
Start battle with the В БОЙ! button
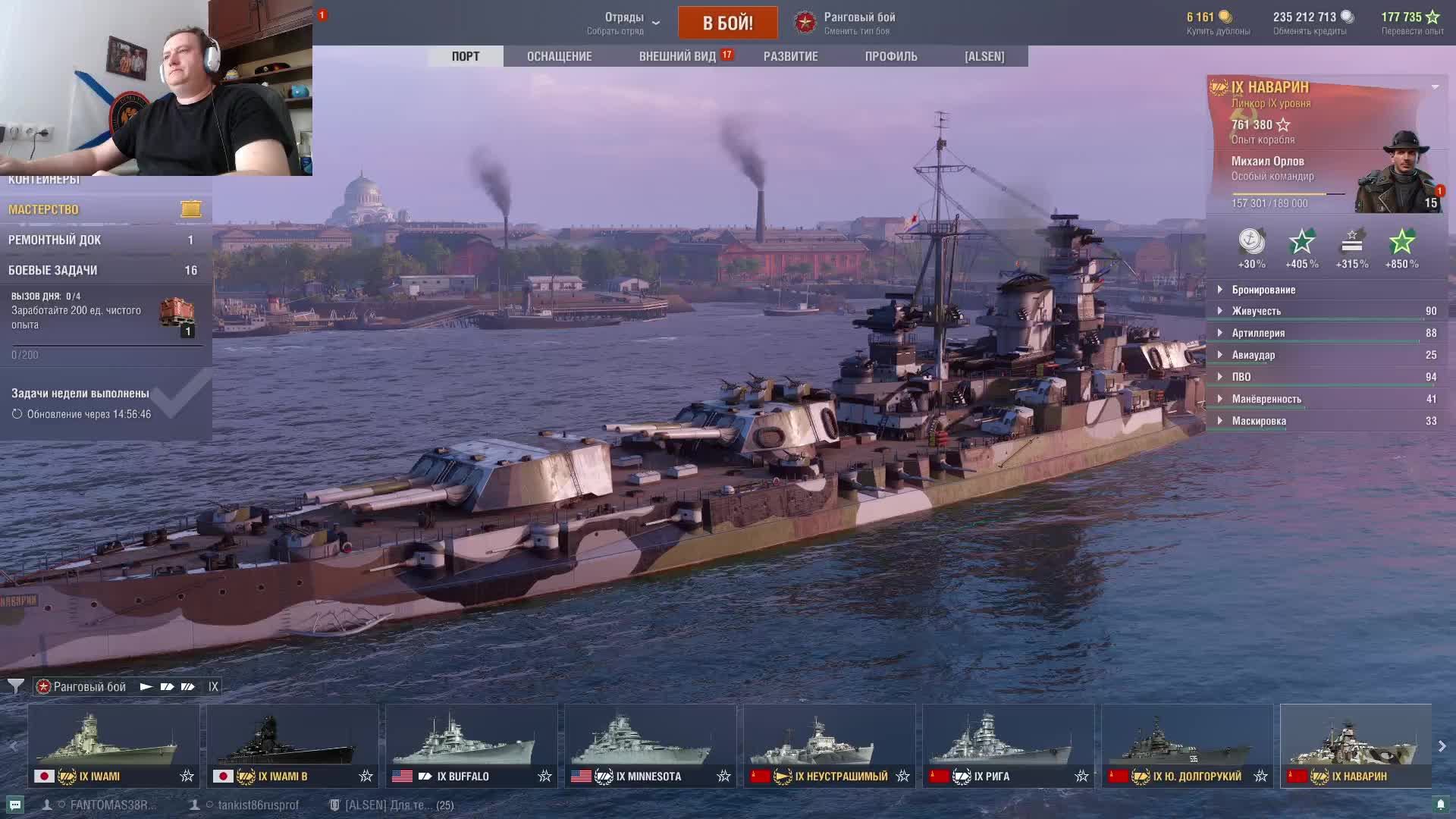(727, 23)
